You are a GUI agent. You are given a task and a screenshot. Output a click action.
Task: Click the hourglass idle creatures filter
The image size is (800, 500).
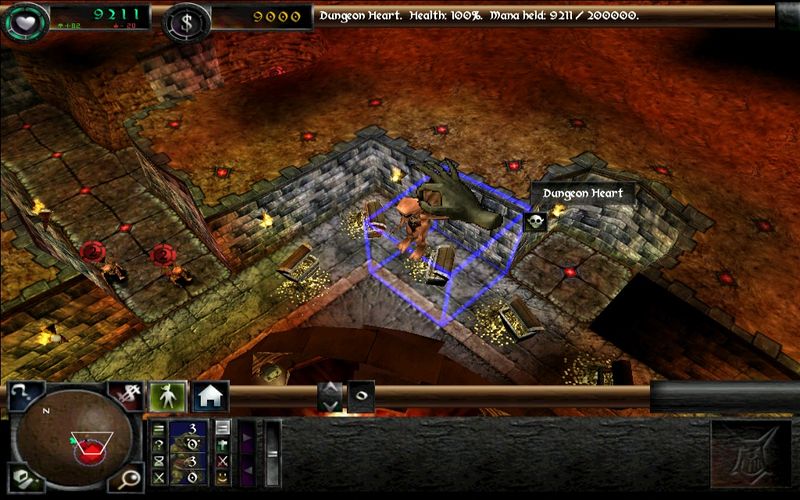pos(158,461)
